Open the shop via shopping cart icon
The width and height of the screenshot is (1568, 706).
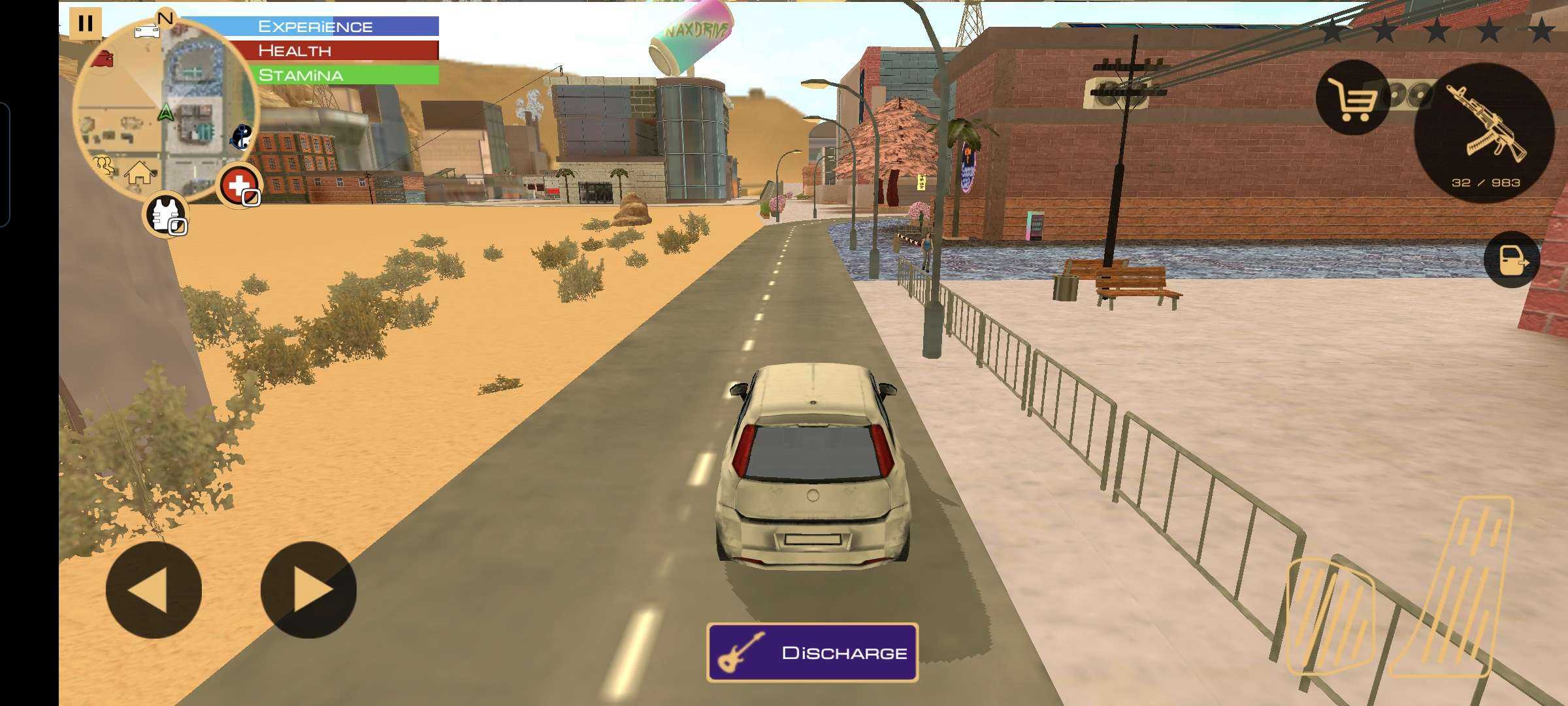1353,98
